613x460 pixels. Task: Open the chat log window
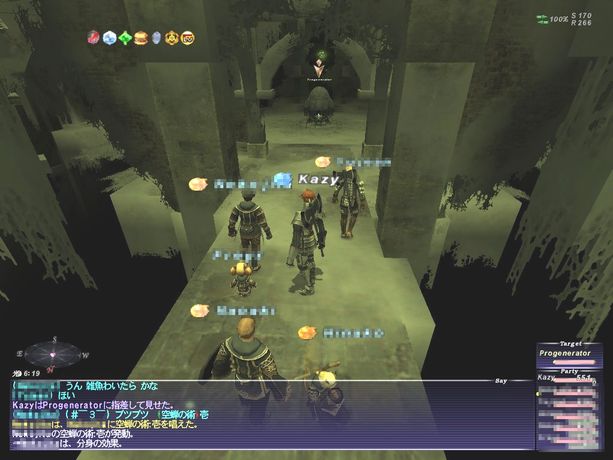tap(250, 412)
